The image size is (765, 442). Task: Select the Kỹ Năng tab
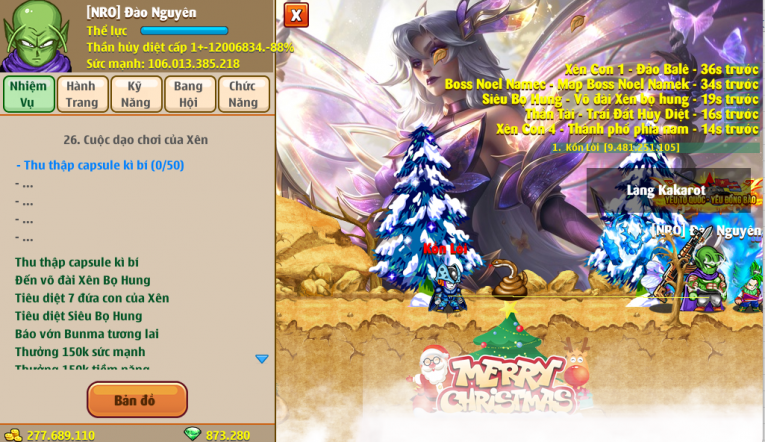pos(136,94)
